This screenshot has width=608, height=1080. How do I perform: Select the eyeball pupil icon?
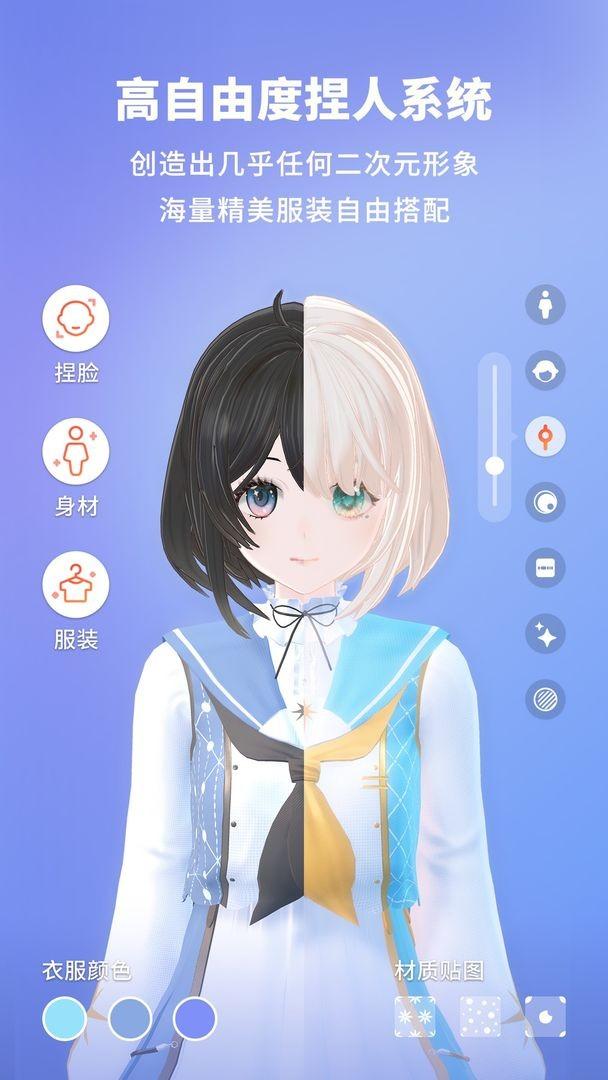tap(545, 502)
